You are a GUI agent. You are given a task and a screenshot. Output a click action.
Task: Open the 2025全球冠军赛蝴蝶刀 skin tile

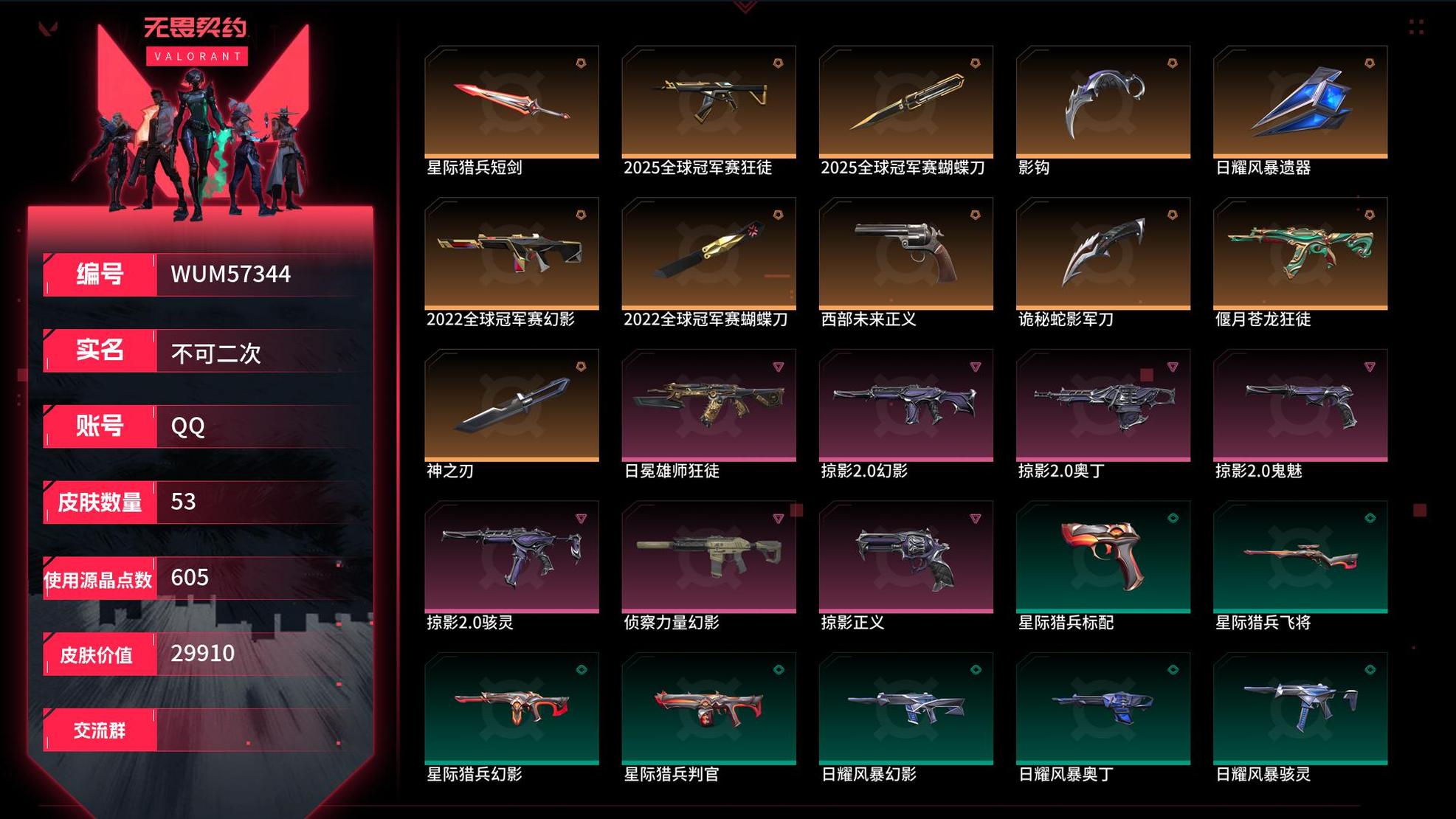[905, 102]
